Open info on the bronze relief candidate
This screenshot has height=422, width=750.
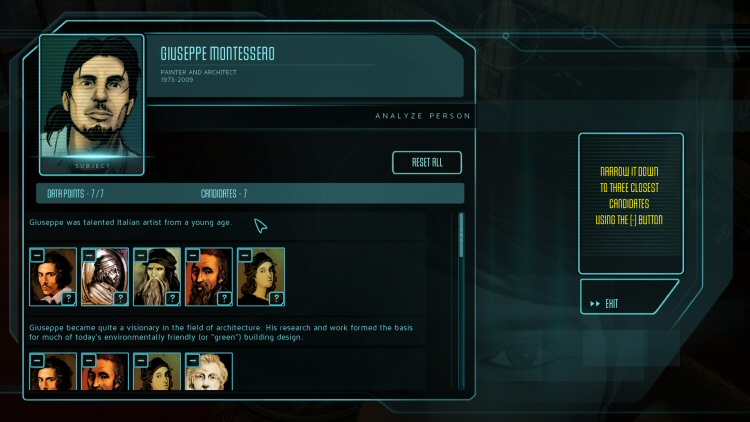point(121,297)
